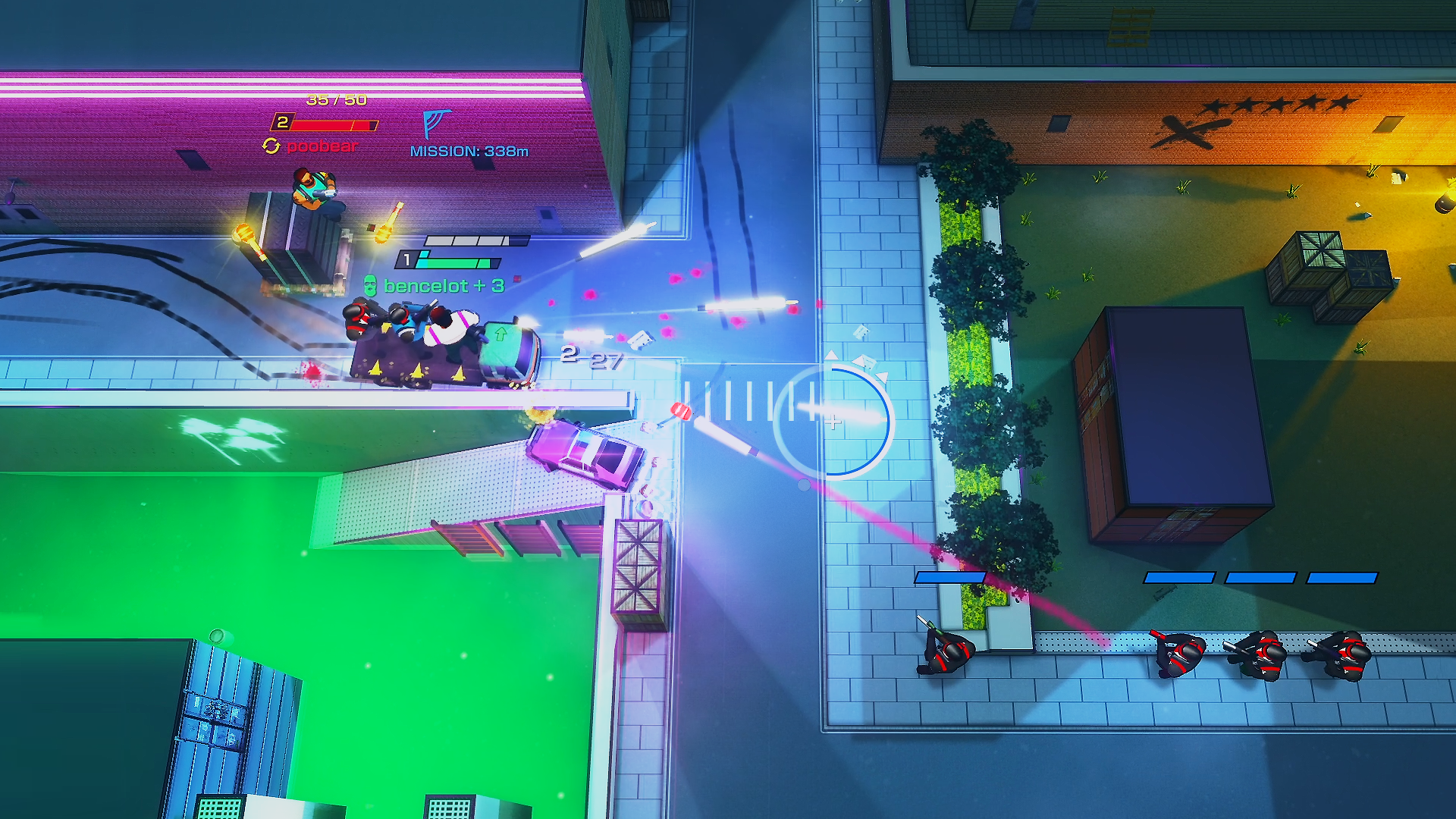Select the poobear player name tag
1456x819 pixels.
click(322, 146)
